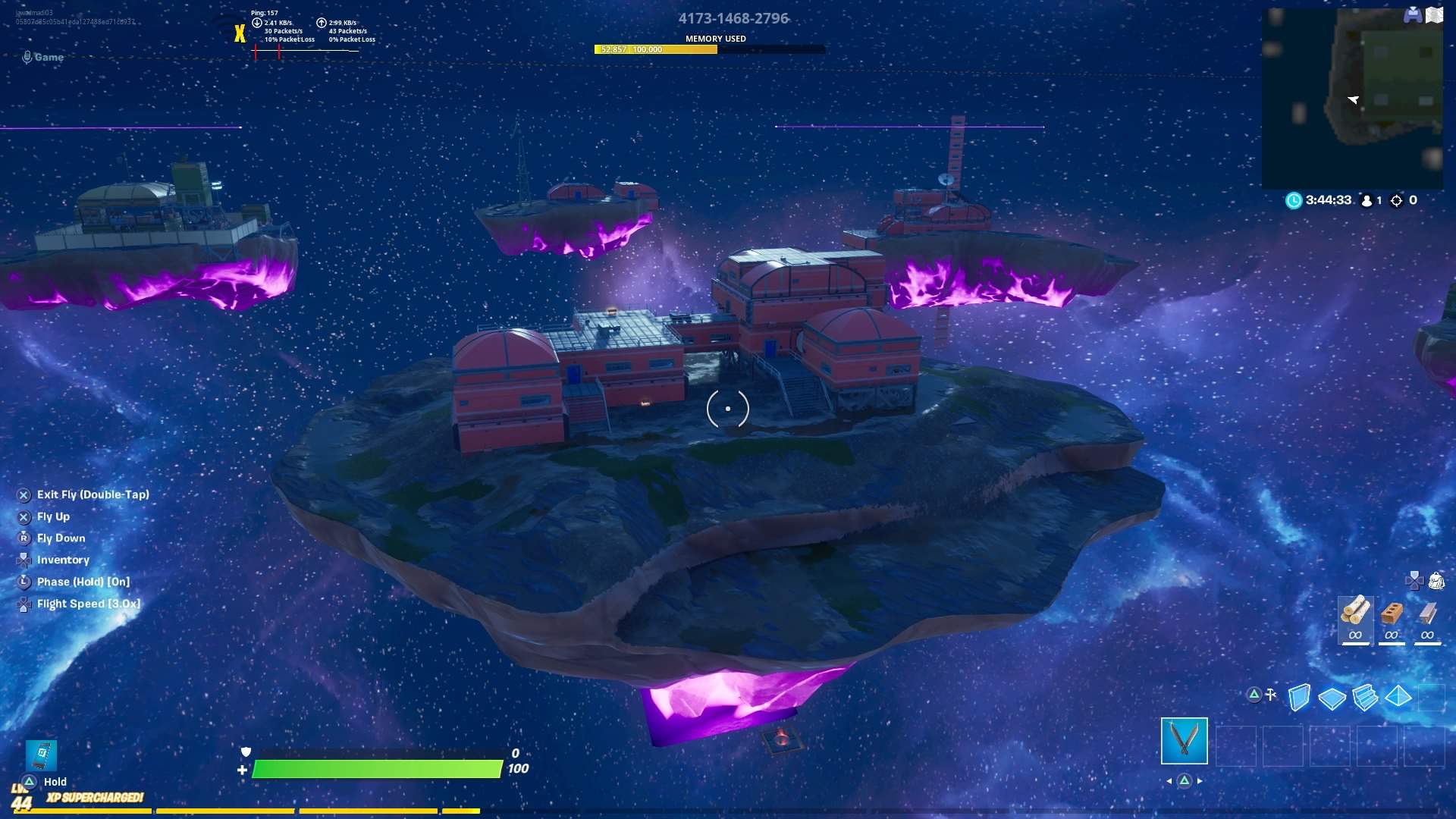Screen dimensions: 1456x819
Task: Cycle Flight Speed [3.0x] setting
Action: click(88, 603)
